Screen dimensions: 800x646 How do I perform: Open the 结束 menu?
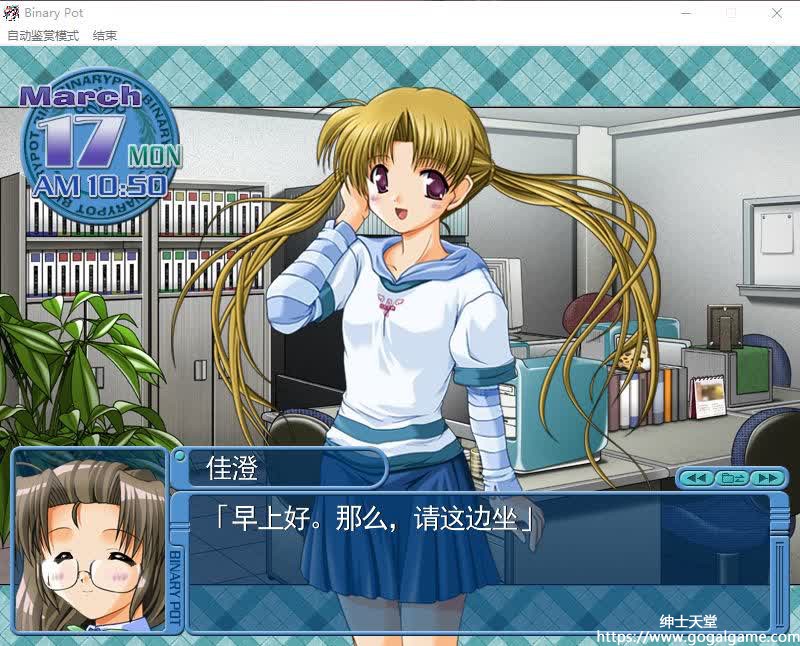tap(105, 35)
